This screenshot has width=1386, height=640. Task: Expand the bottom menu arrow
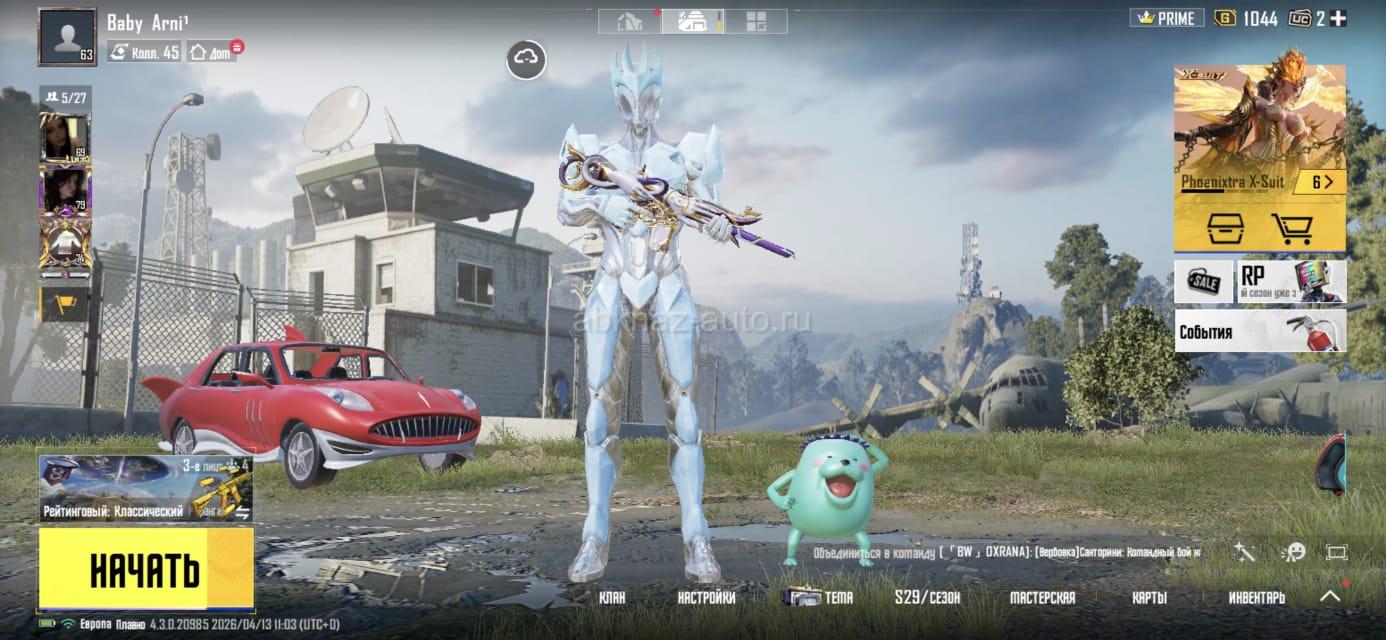(1330, 596)
